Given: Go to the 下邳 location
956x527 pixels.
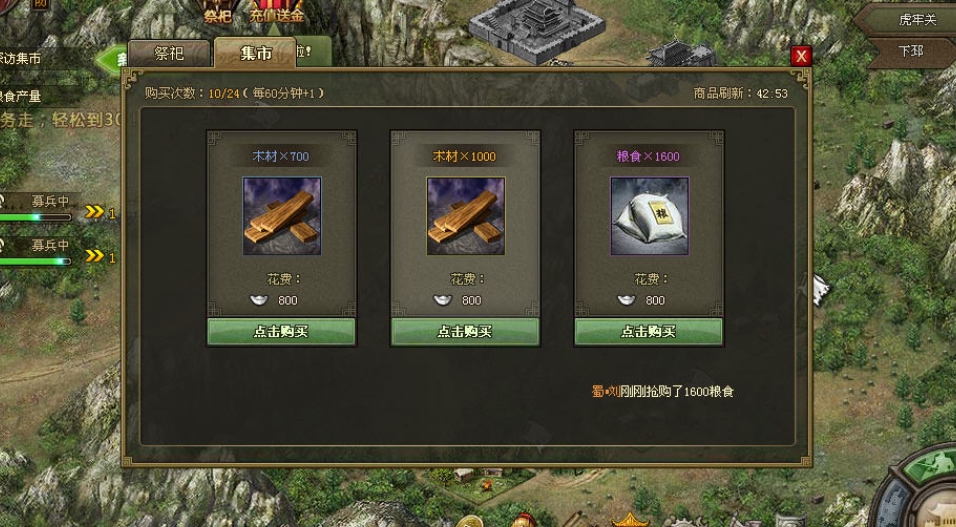Looking at the screenshot, I should tap(910, 50).
